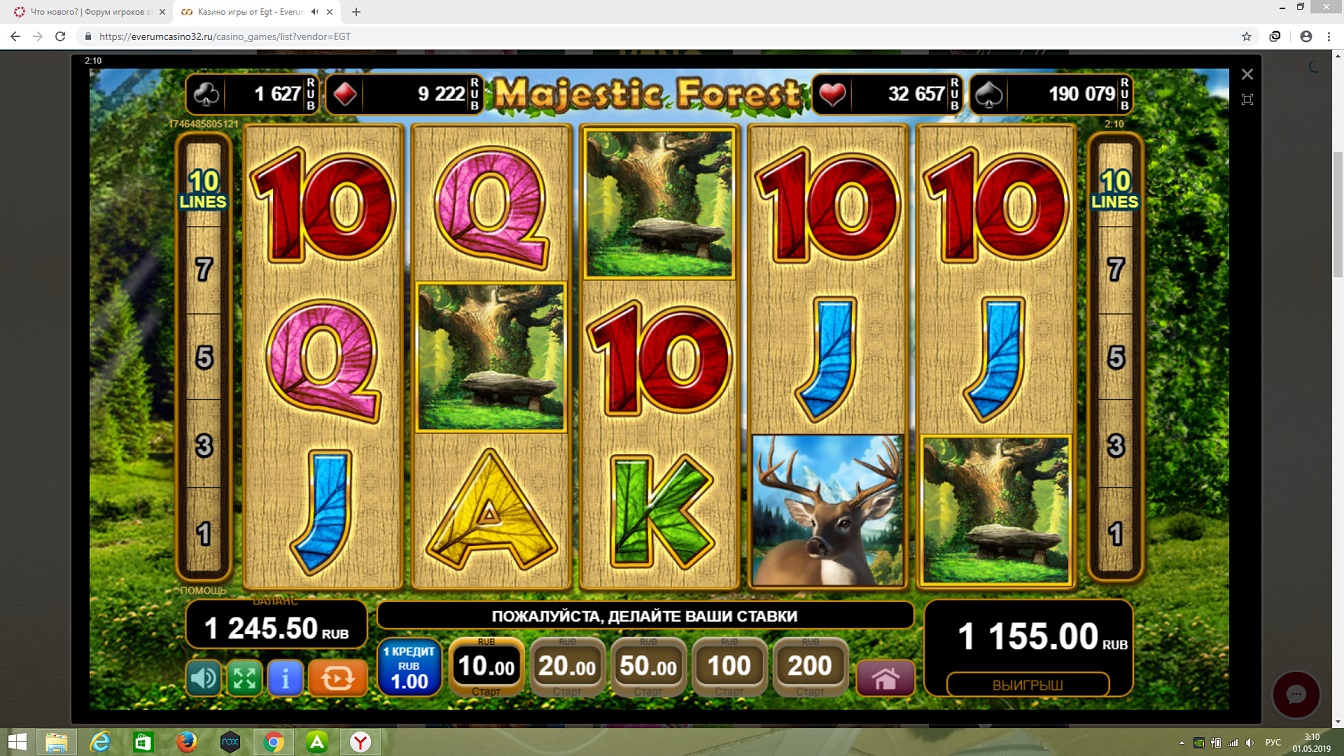
Task: Bet 200 on this spin
Action: point(809,666)
